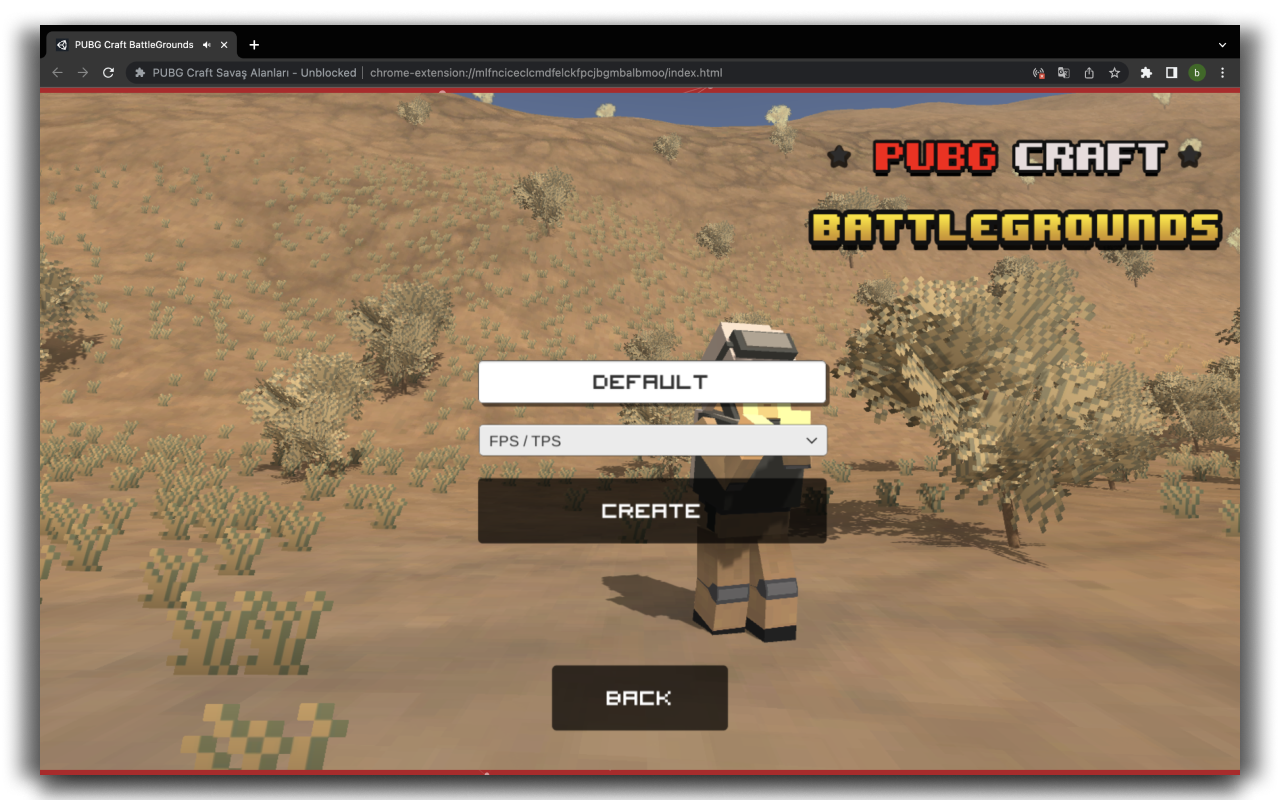This screenshot has height=800, width=1280.
Task: Toggle the browser side panel
Action: click(x=1171, y=72)
